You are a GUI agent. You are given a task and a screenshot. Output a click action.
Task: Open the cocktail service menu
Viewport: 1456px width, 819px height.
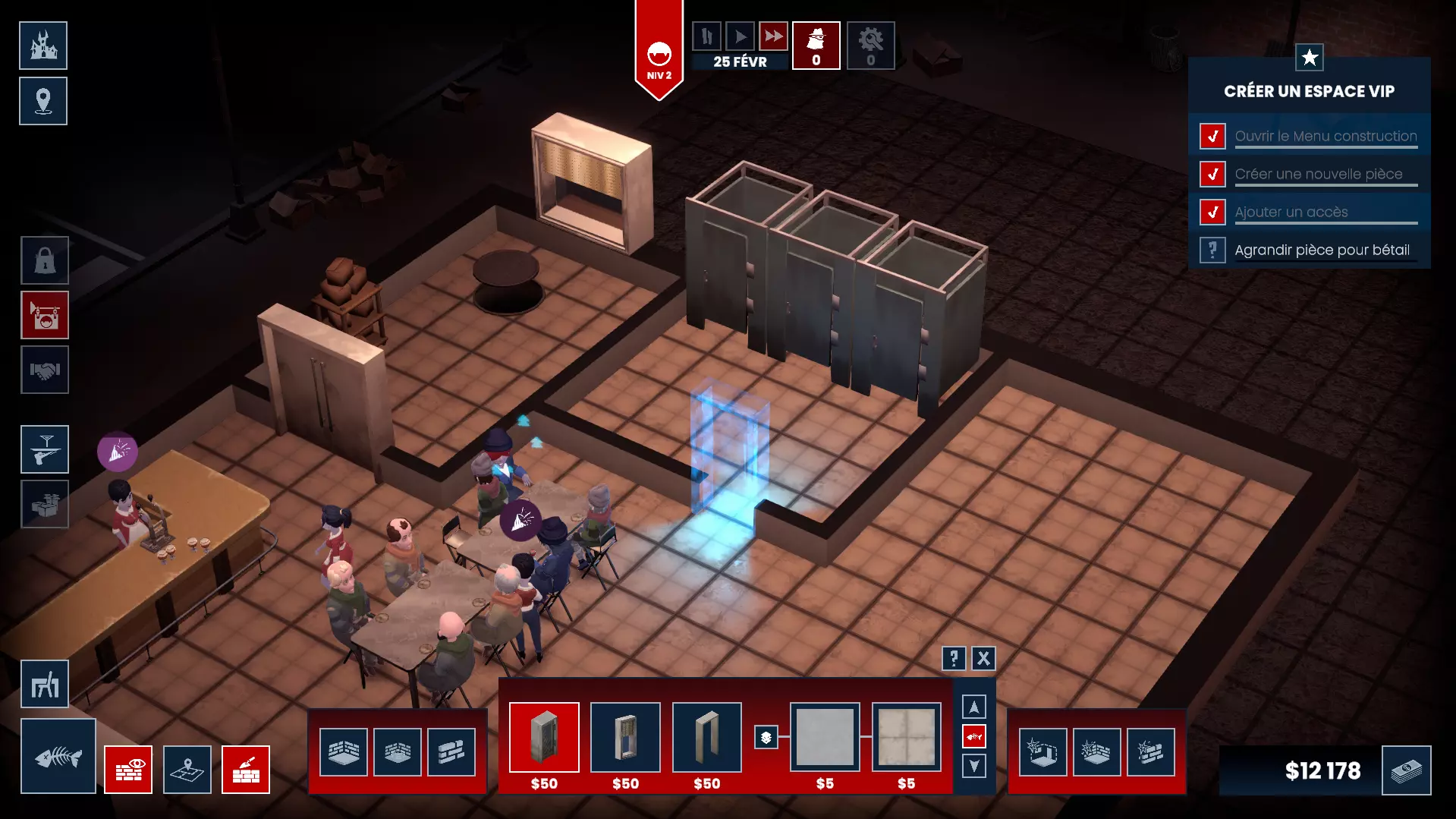pyautogui.click(x=45, y=449)
